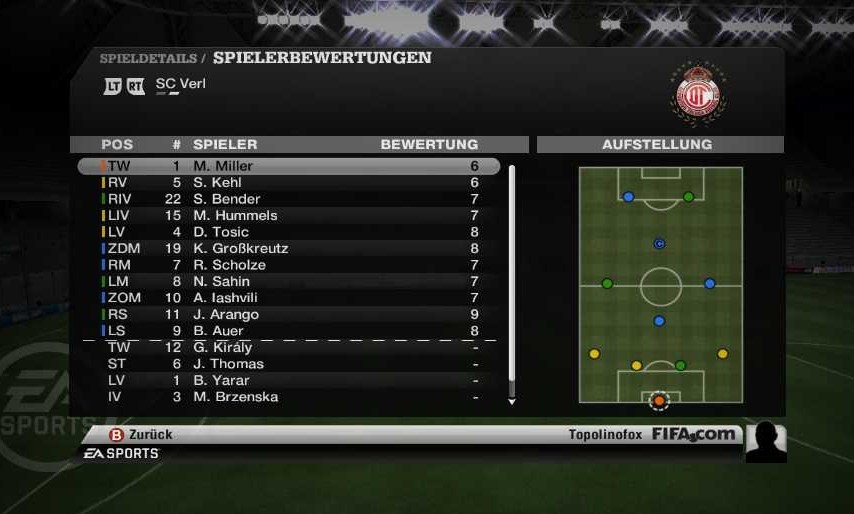Select M. Hummels from the player list
The width and height of the screenshot is (854, 514).
tap(288, 215)
